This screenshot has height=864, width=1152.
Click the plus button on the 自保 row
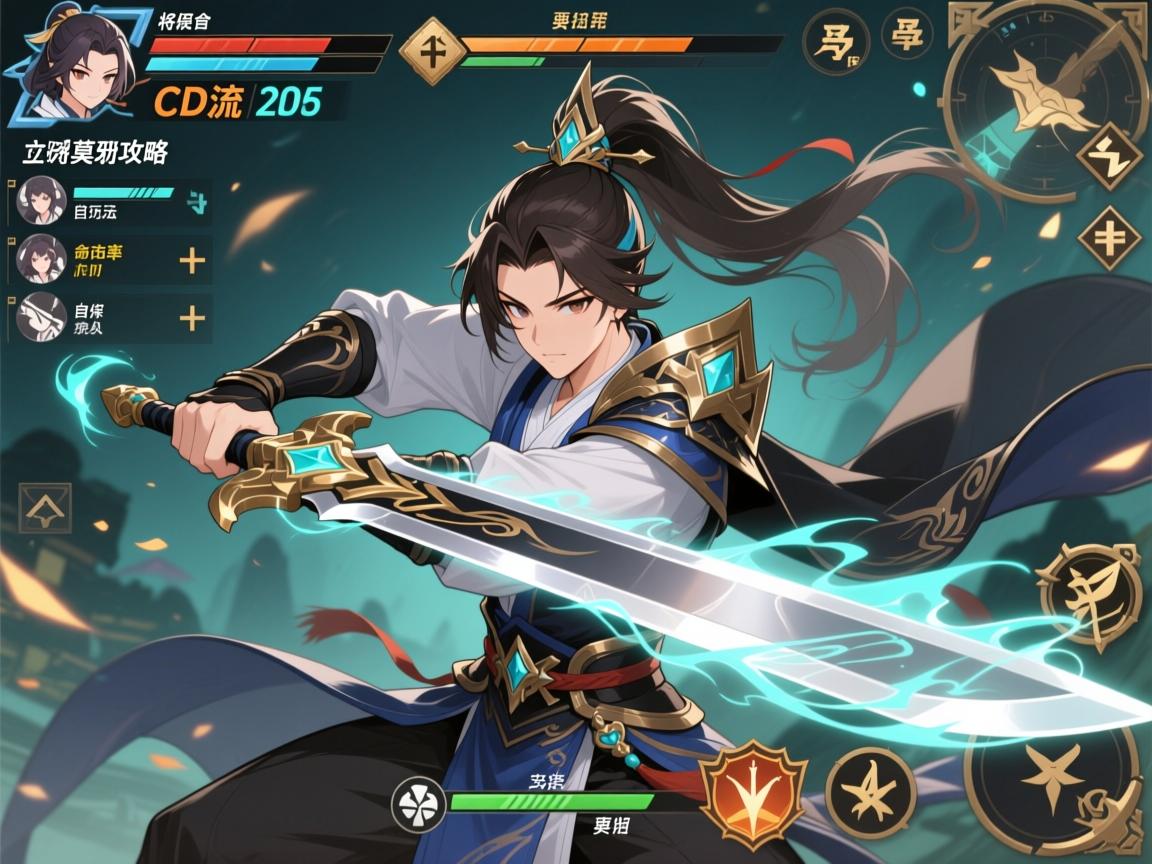click(x=192, y=319)
